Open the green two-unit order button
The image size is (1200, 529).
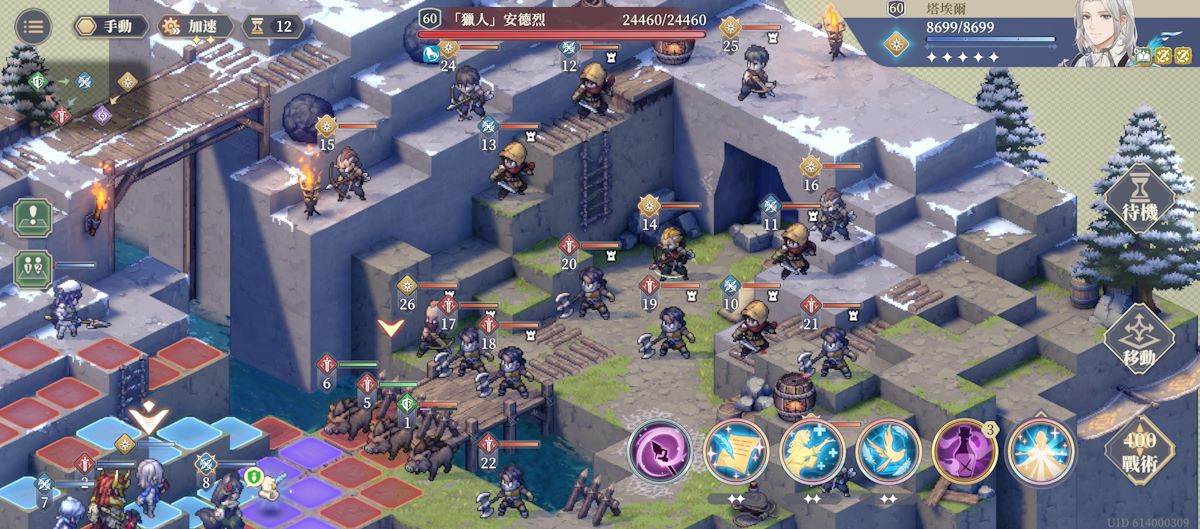[x=33, y=268]
